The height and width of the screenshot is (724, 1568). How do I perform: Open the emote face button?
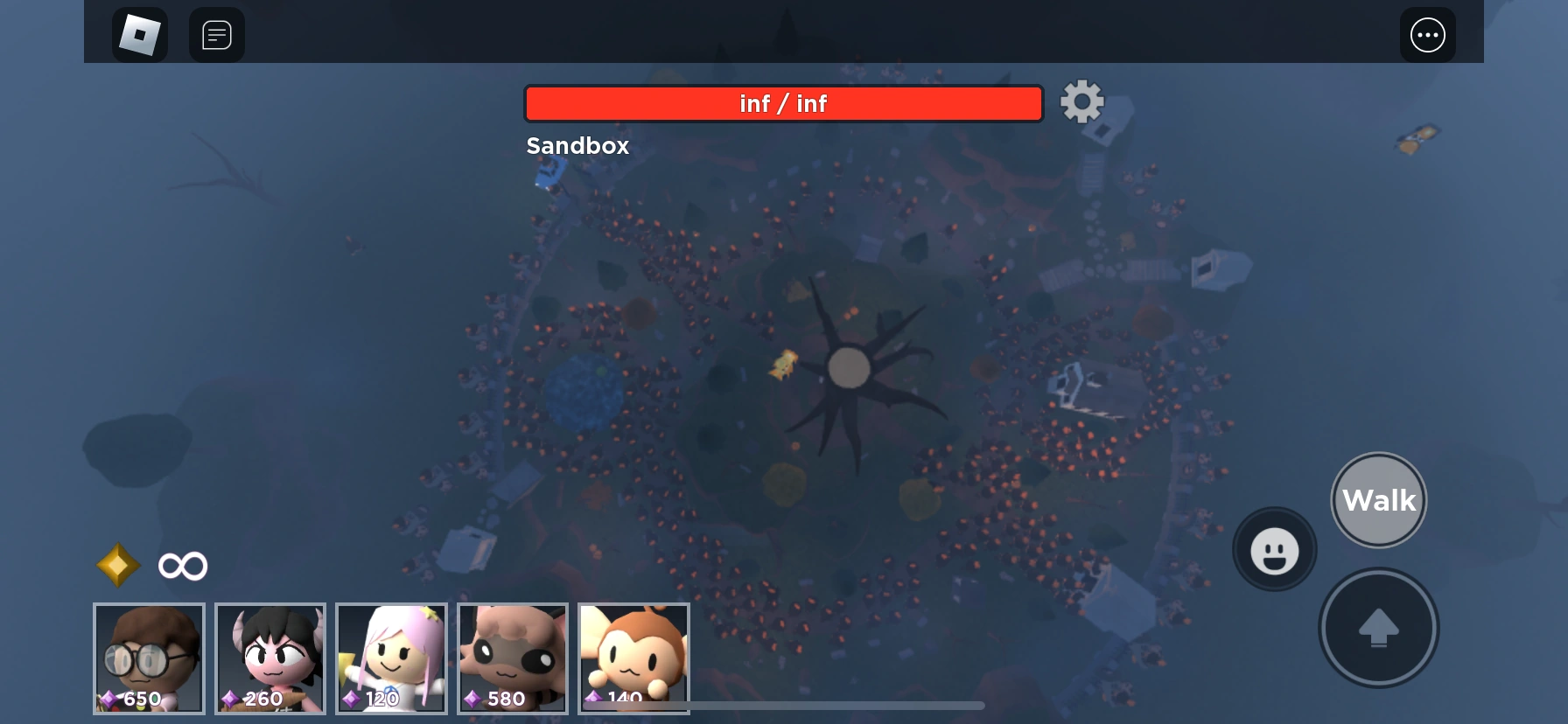click(x=1274, y=549)
